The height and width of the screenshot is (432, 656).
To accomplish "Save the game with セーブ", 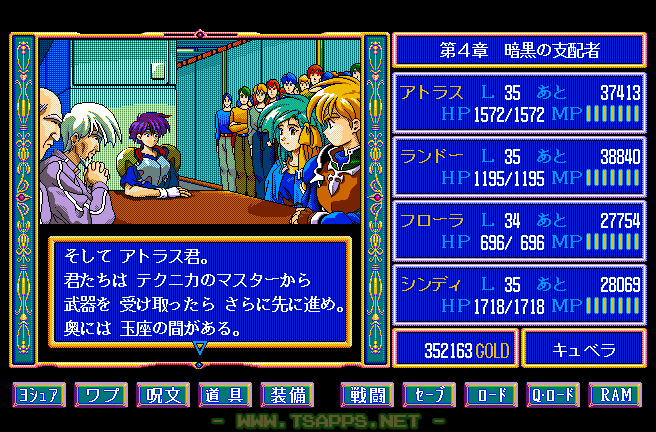I will point(429,394).
